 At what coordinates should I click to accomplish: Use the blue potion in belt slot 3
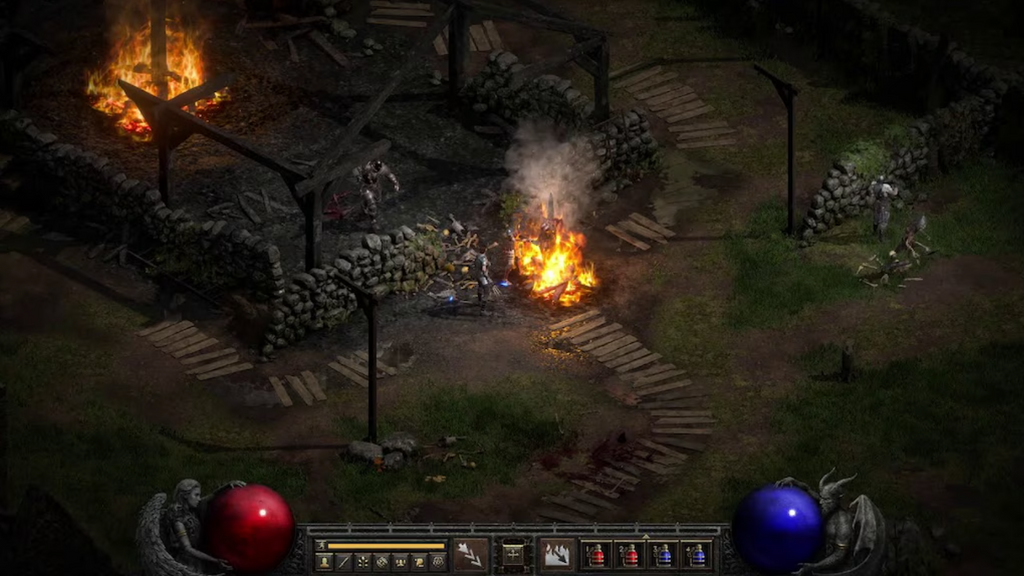pos(663,555)
